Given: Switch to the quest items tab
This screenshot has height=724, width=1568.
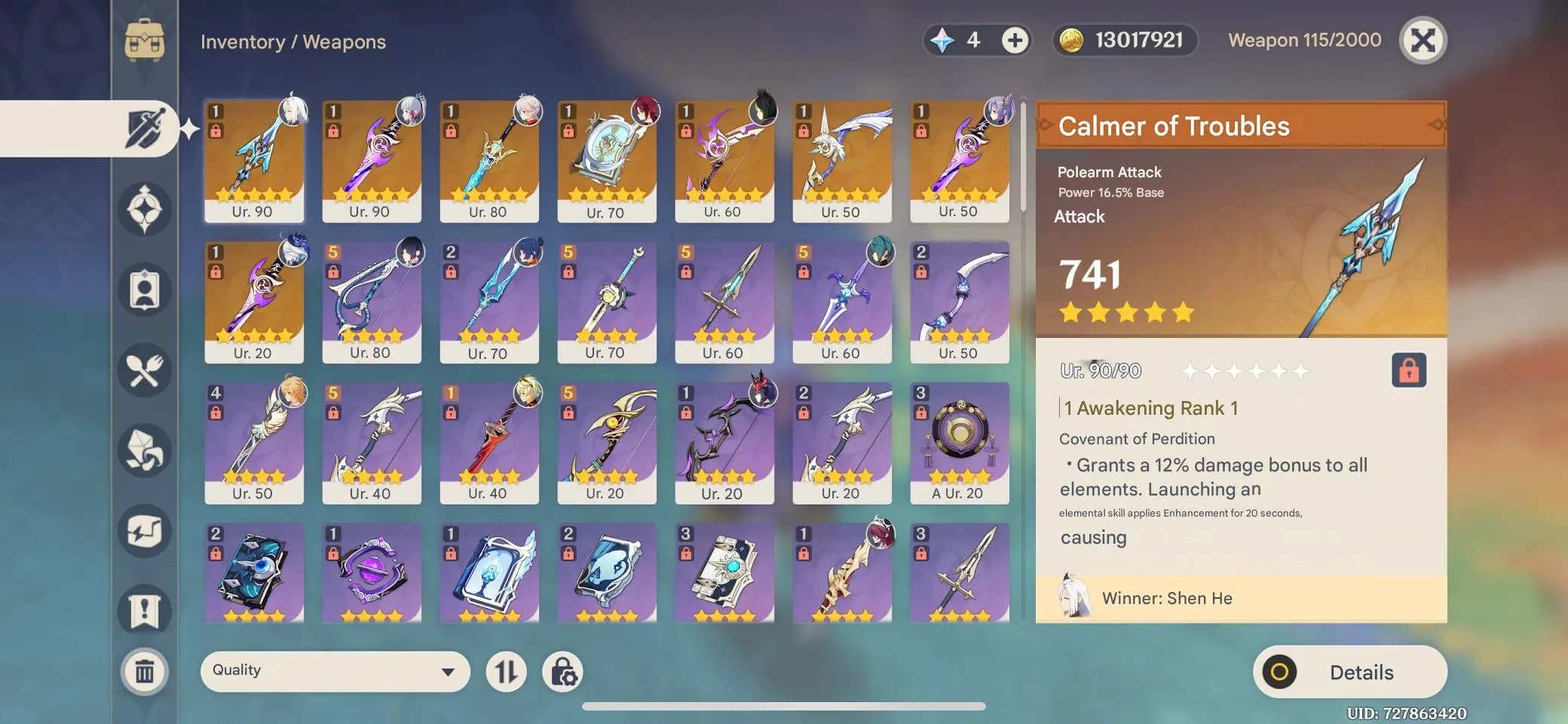Looking at the screenshot, I should click(144, 612).
